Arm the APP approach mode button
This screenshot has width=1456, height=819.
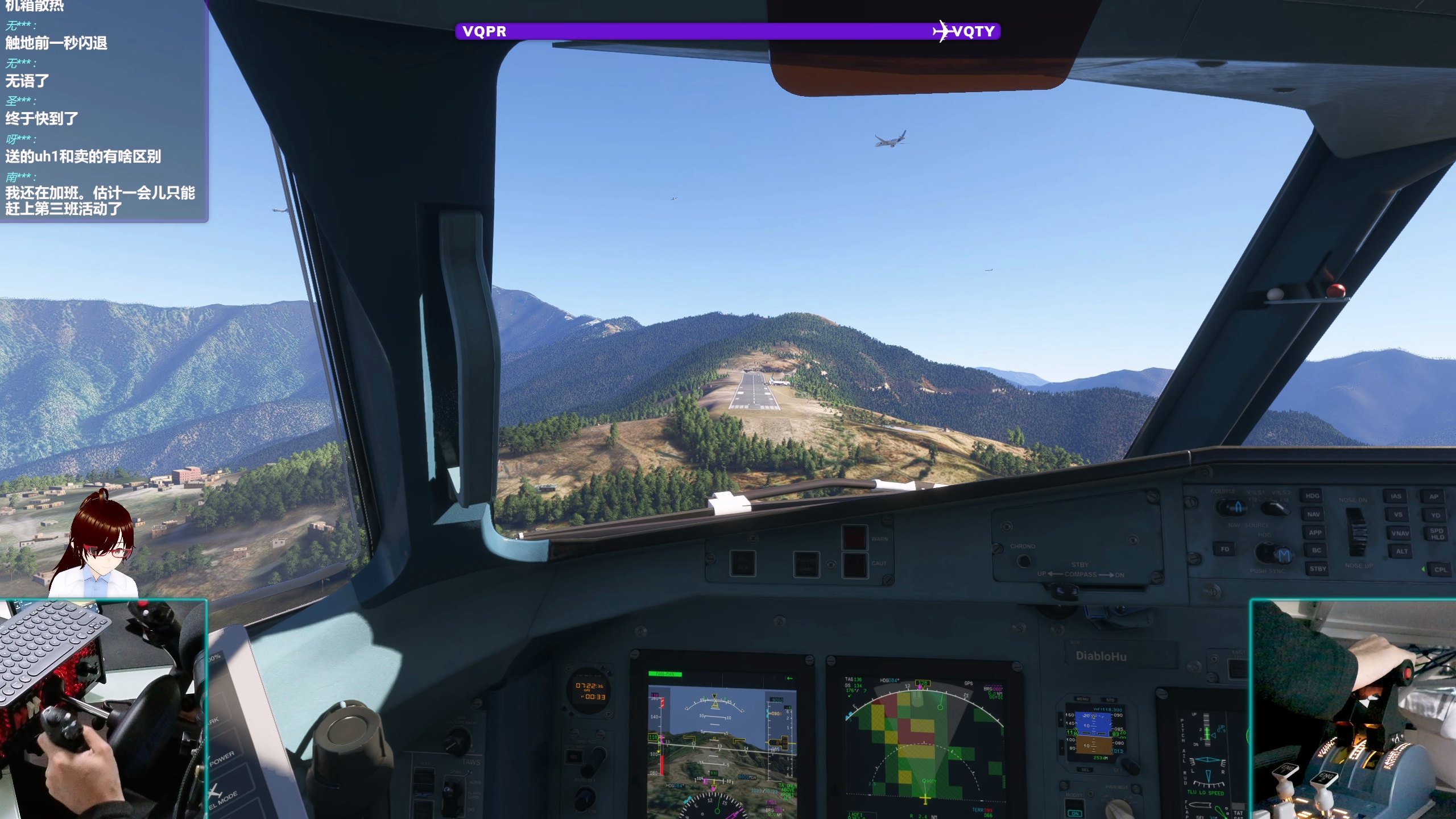pyautogui.click(x=1315, y=533)
